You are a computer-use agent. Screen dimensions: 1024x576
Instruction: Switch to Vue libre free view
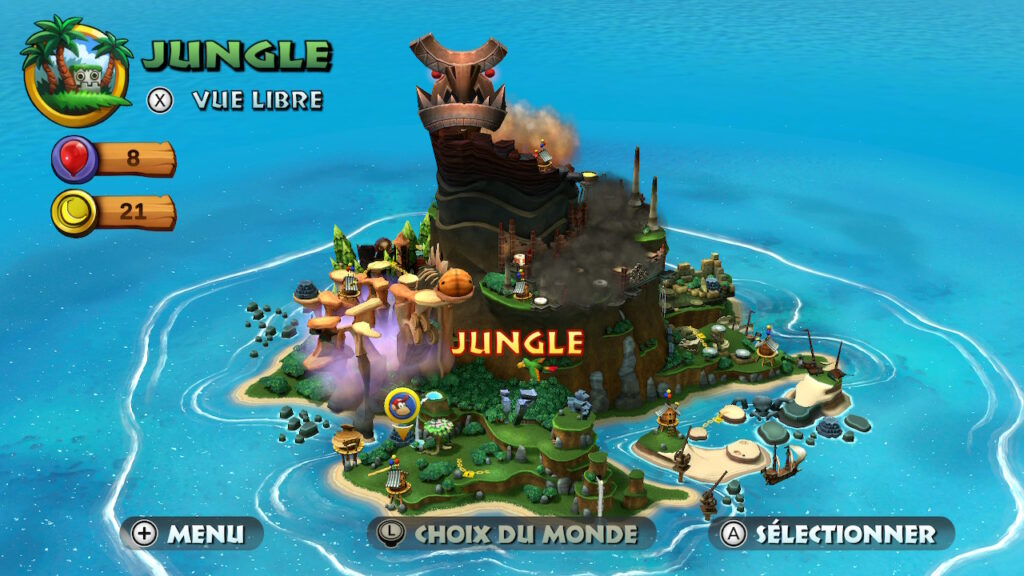pyautogui.click(x=236, y=100)
